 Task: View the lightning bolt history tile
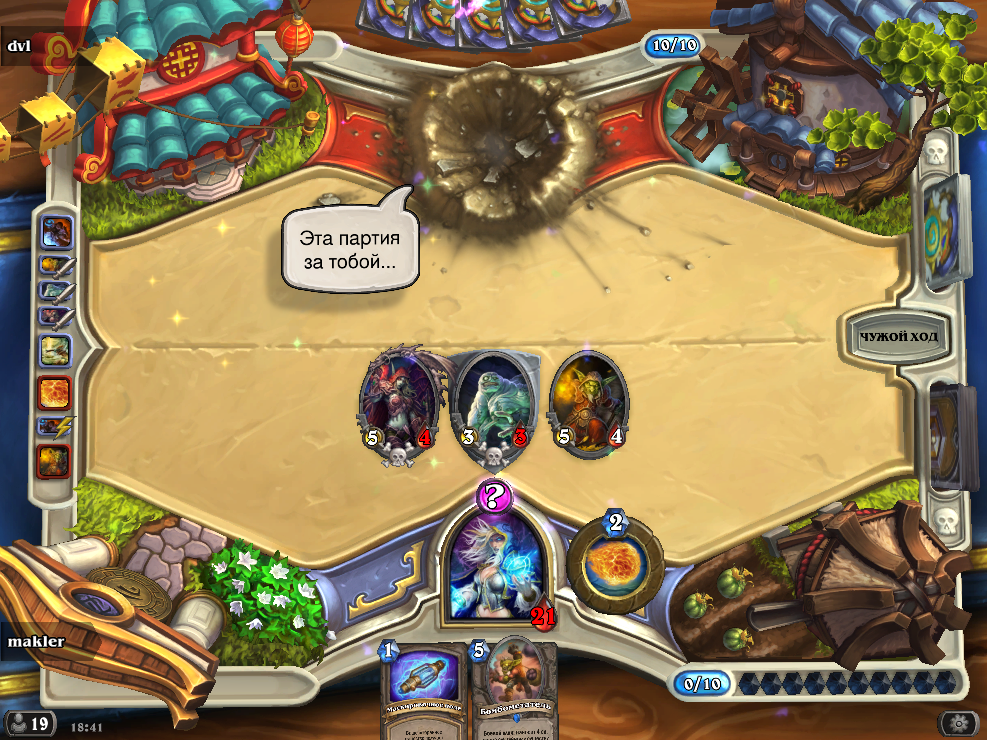pos(54,426)
